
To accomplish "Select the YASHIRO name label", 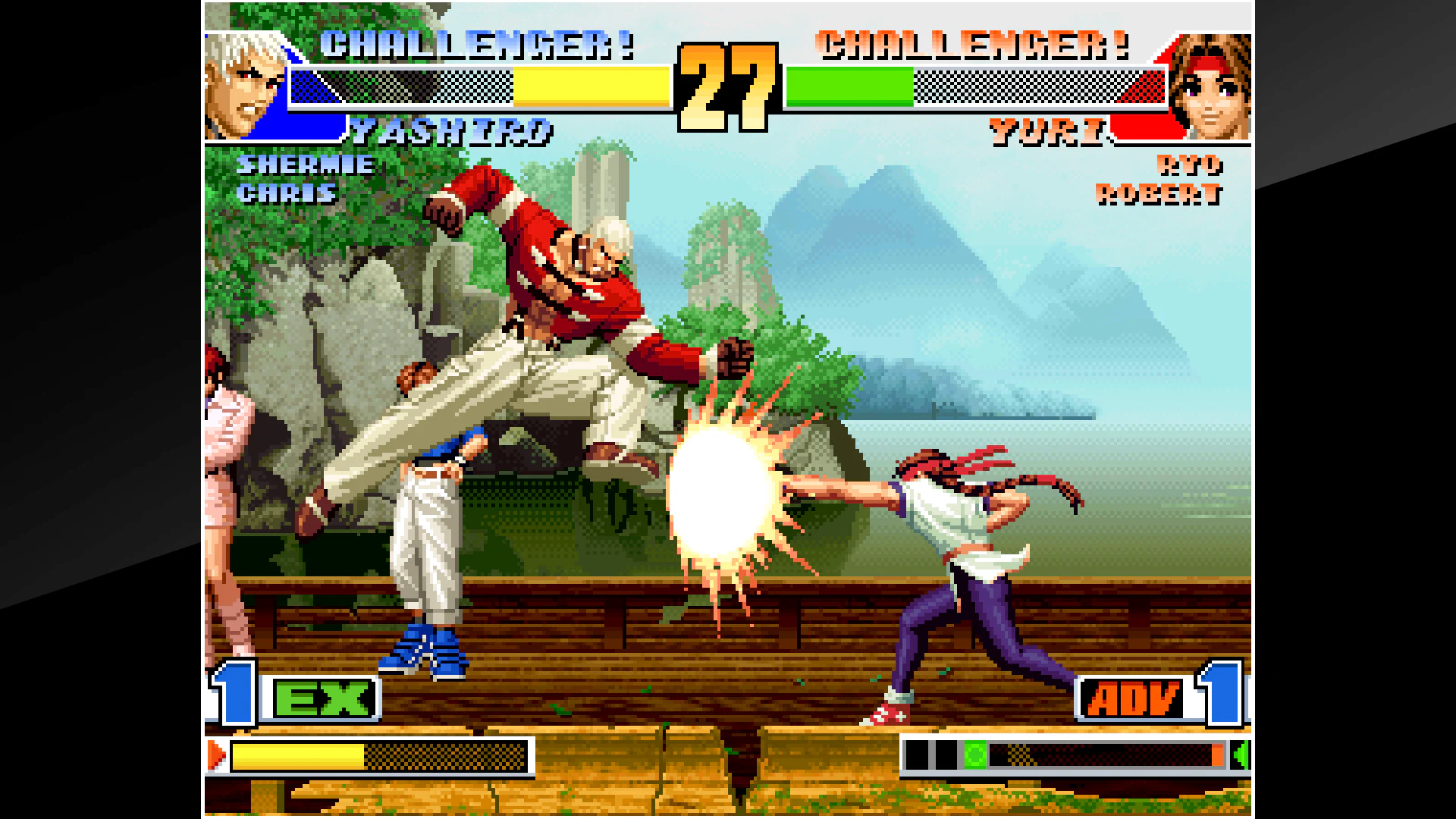I will click(453, 130).
